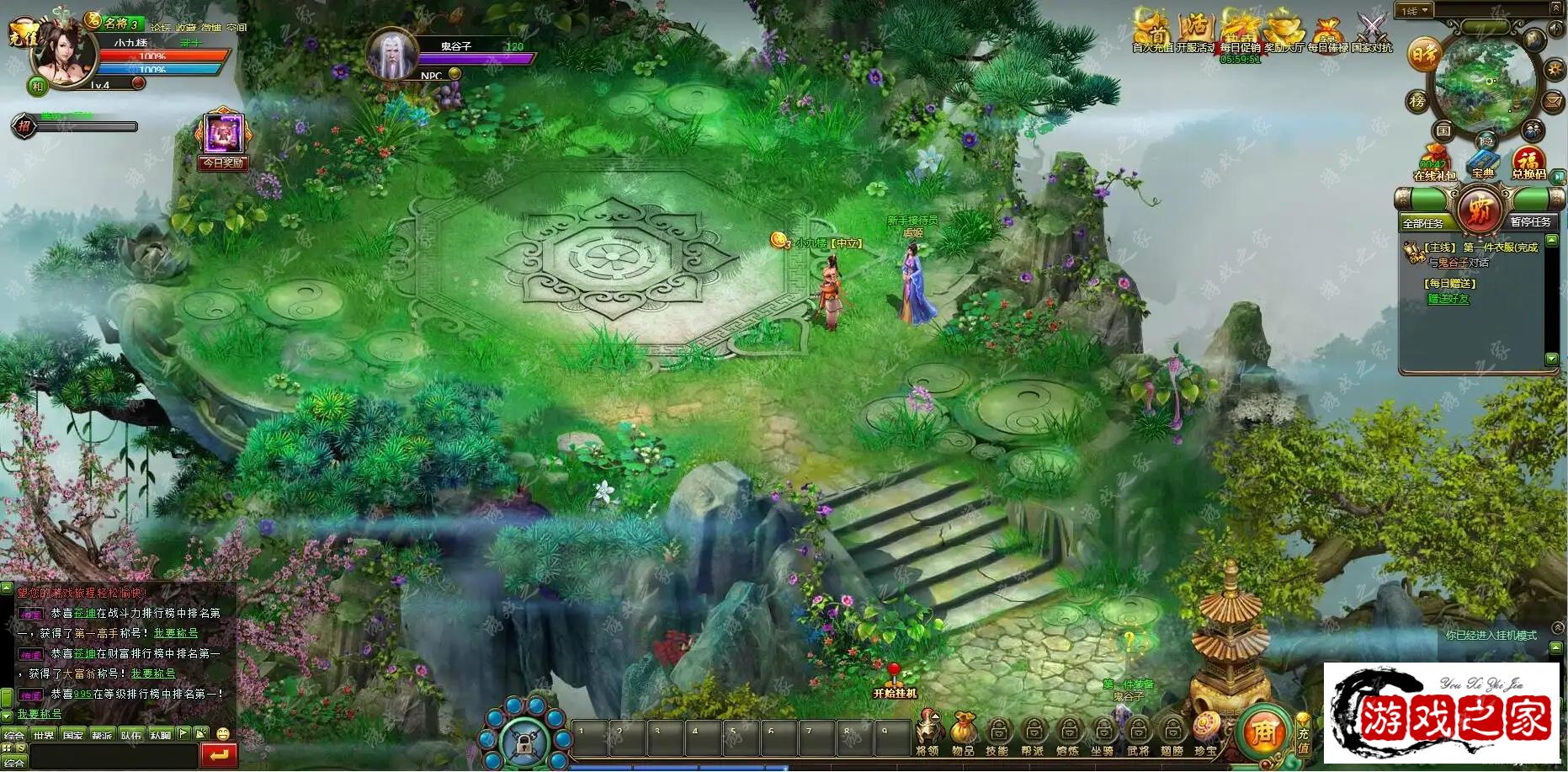Click the 暂停任务 pause quest button

pyautogui.click(x=1530, y=221)
